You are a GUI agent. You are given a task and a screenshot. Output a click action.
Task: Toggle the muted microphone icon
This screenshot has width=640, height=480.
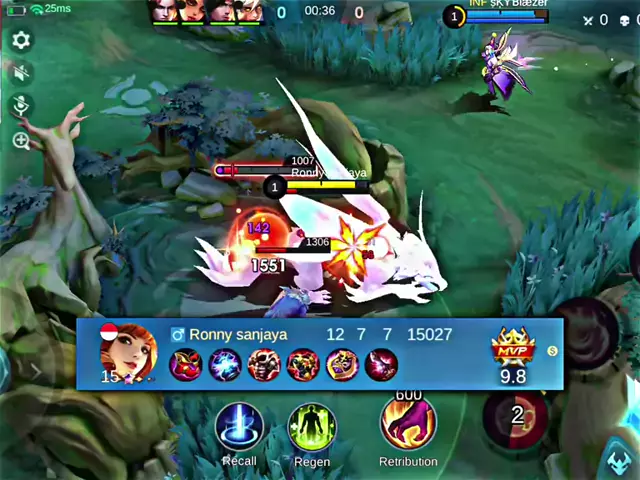point(21,106)
